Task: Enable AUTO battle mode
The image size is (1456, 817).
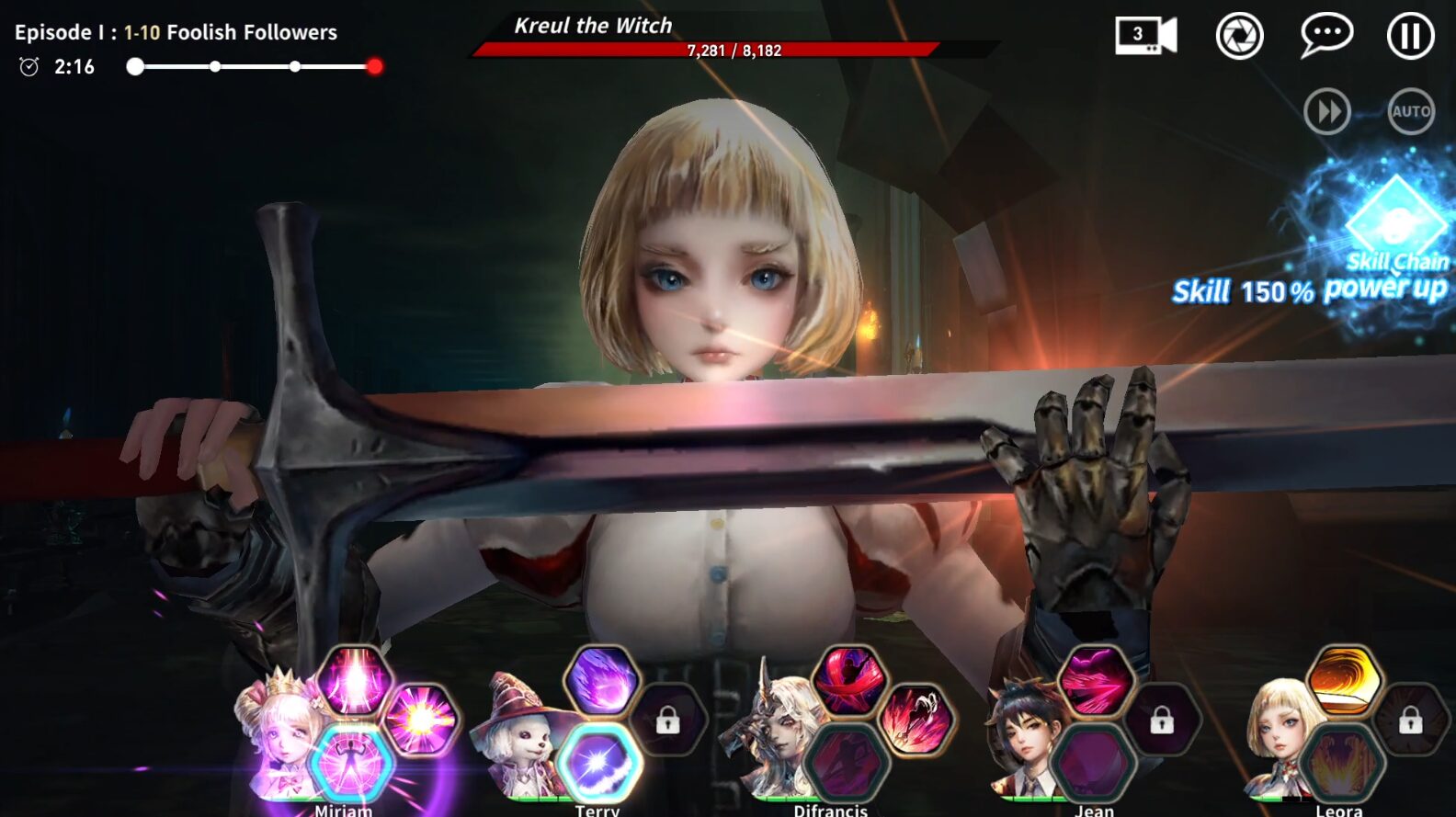Action: tap(1410, 110)
